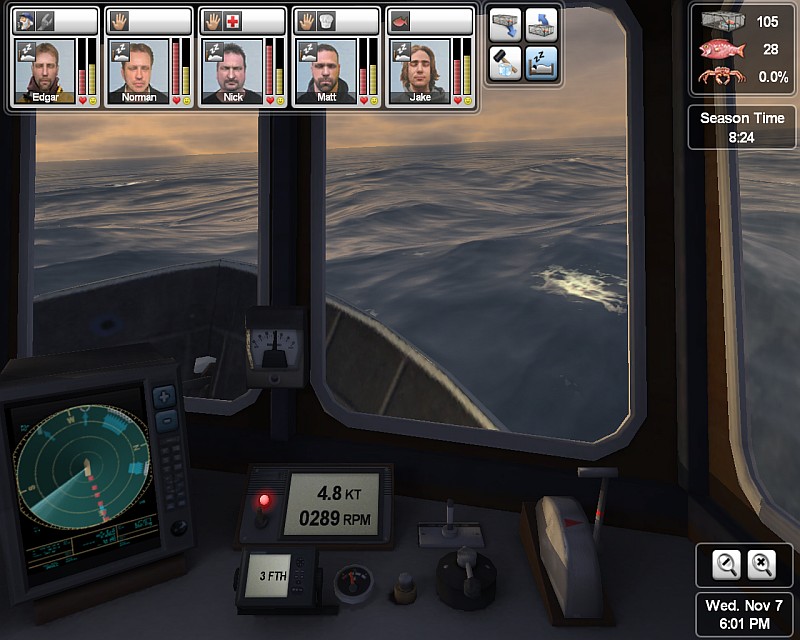
Task: Click Jake's fish role bar
Action: [428, 21]
